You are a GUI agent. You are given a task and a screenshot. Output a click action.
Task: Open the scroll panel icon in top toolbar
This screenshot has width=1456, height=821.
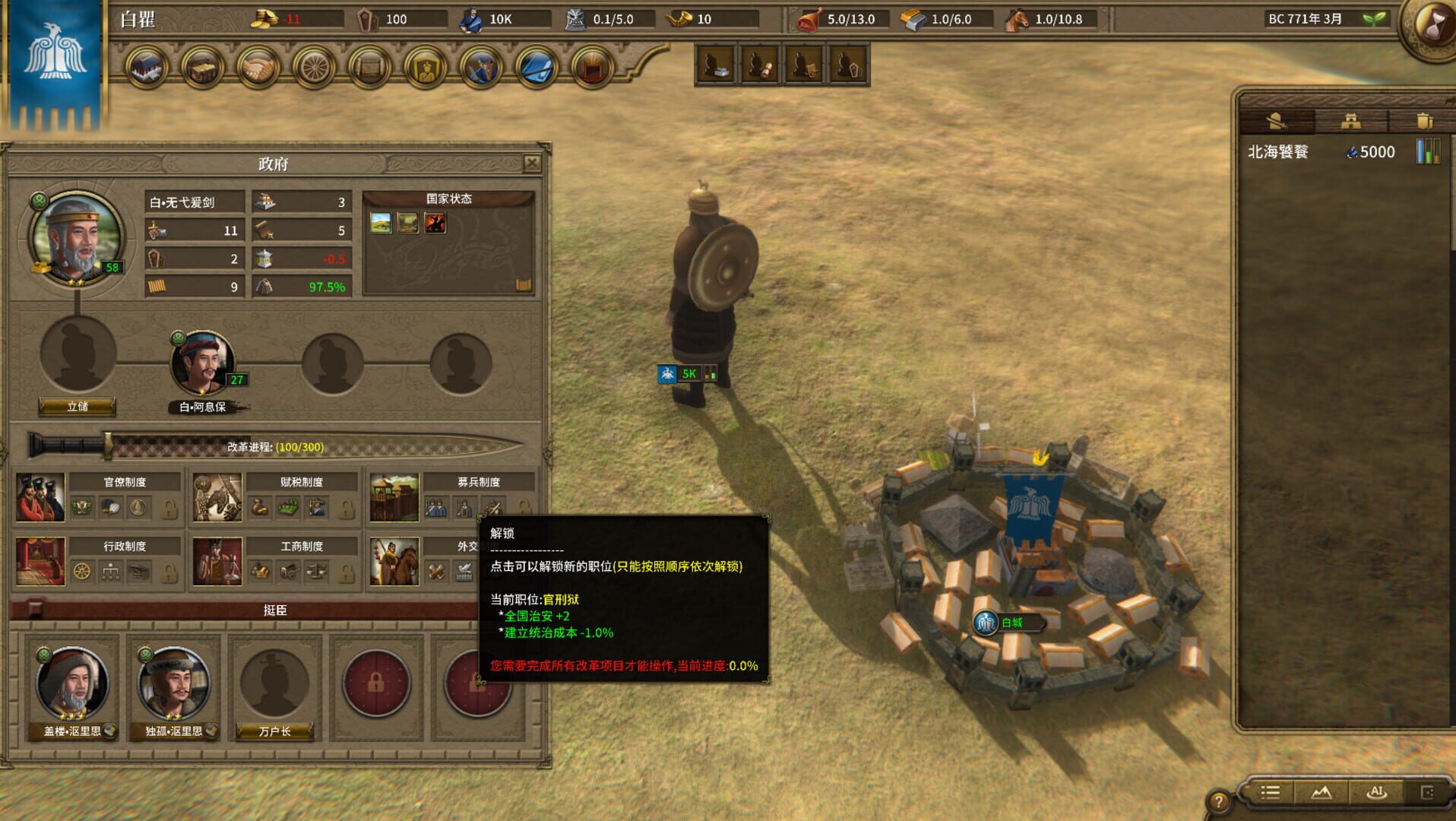tap(371, 67)
